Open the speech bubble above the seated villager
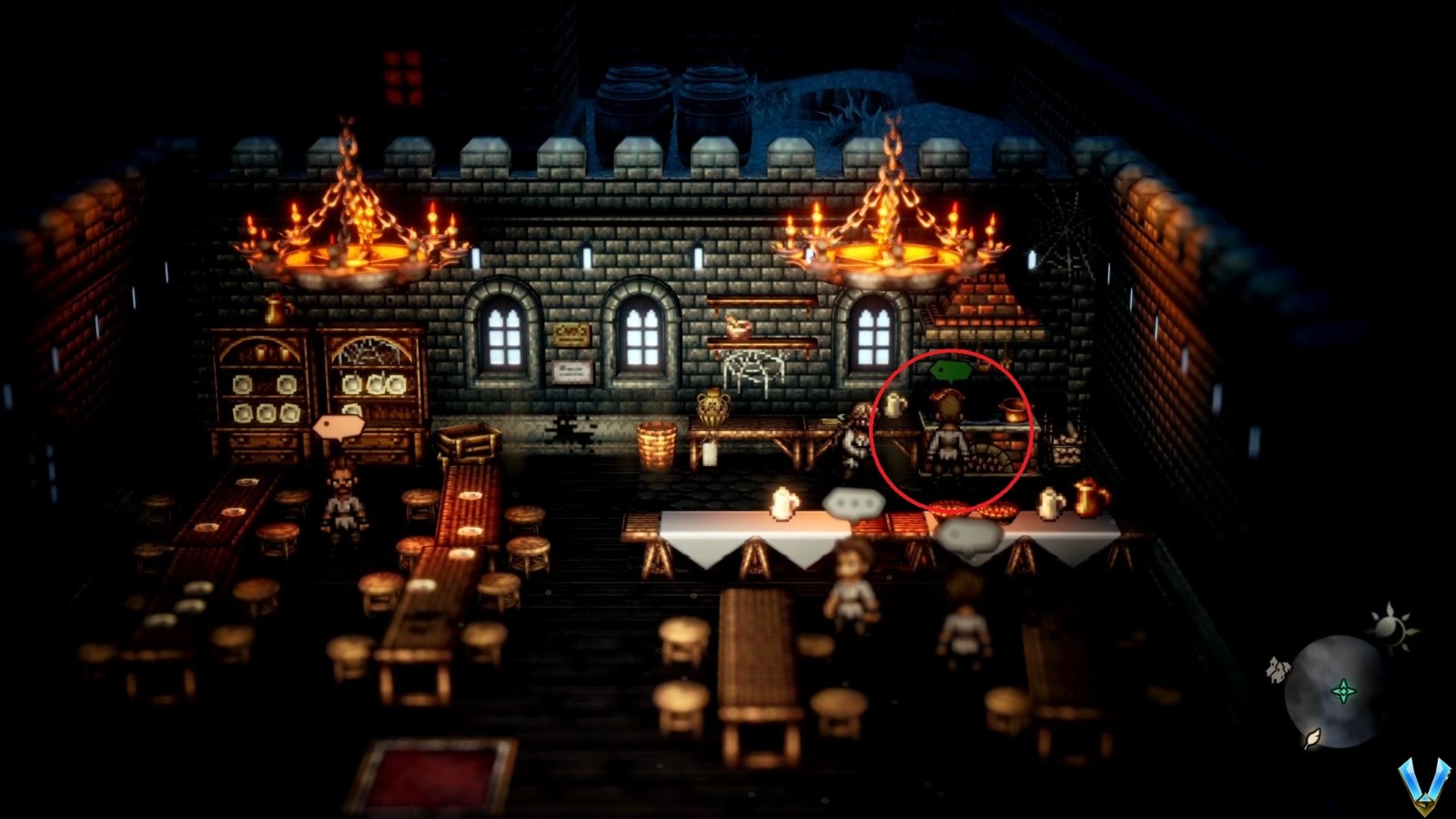 pyautogui.click(x=855, y=503)
